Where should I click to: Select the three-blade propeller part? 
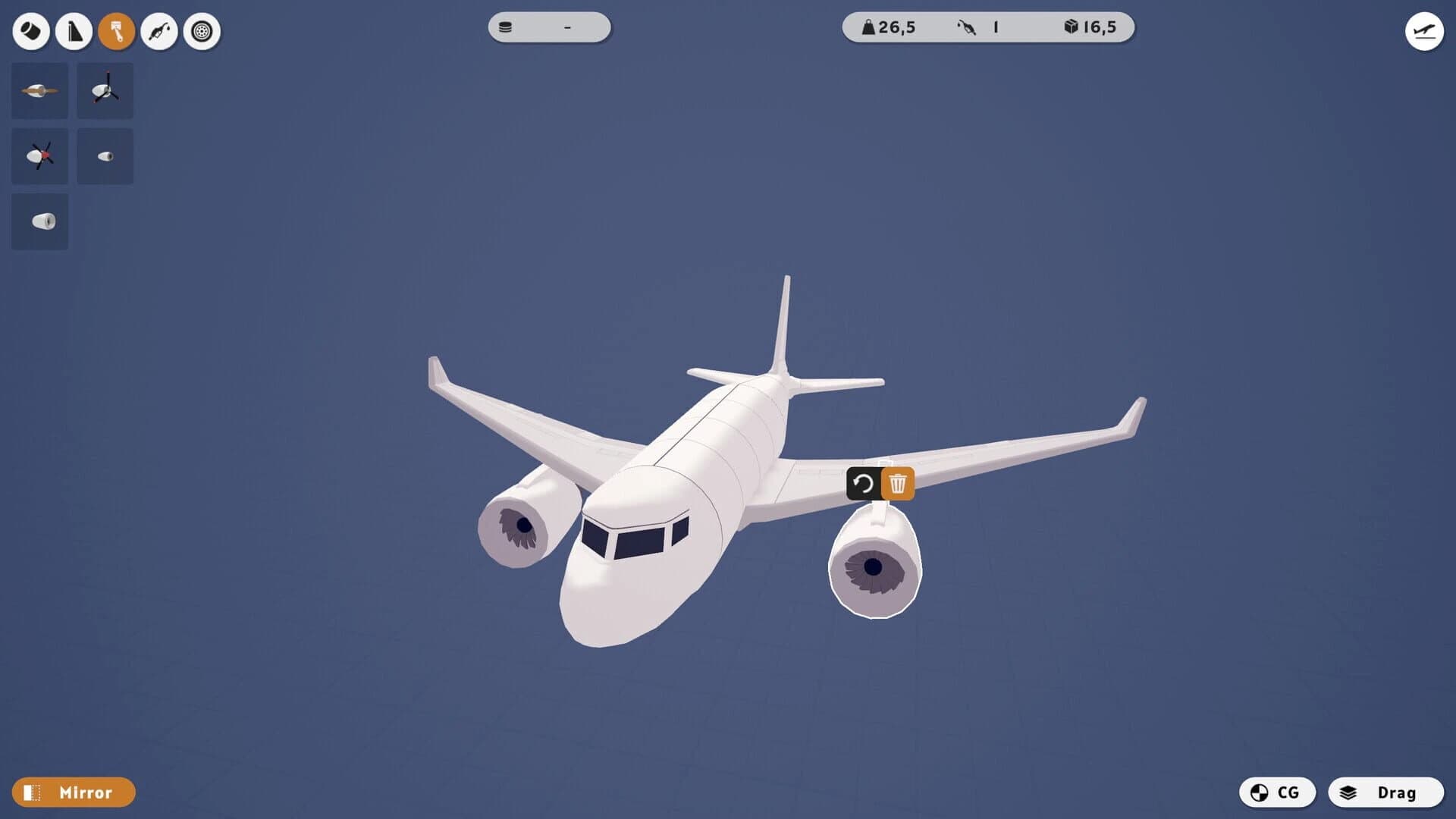pos(105,90)
